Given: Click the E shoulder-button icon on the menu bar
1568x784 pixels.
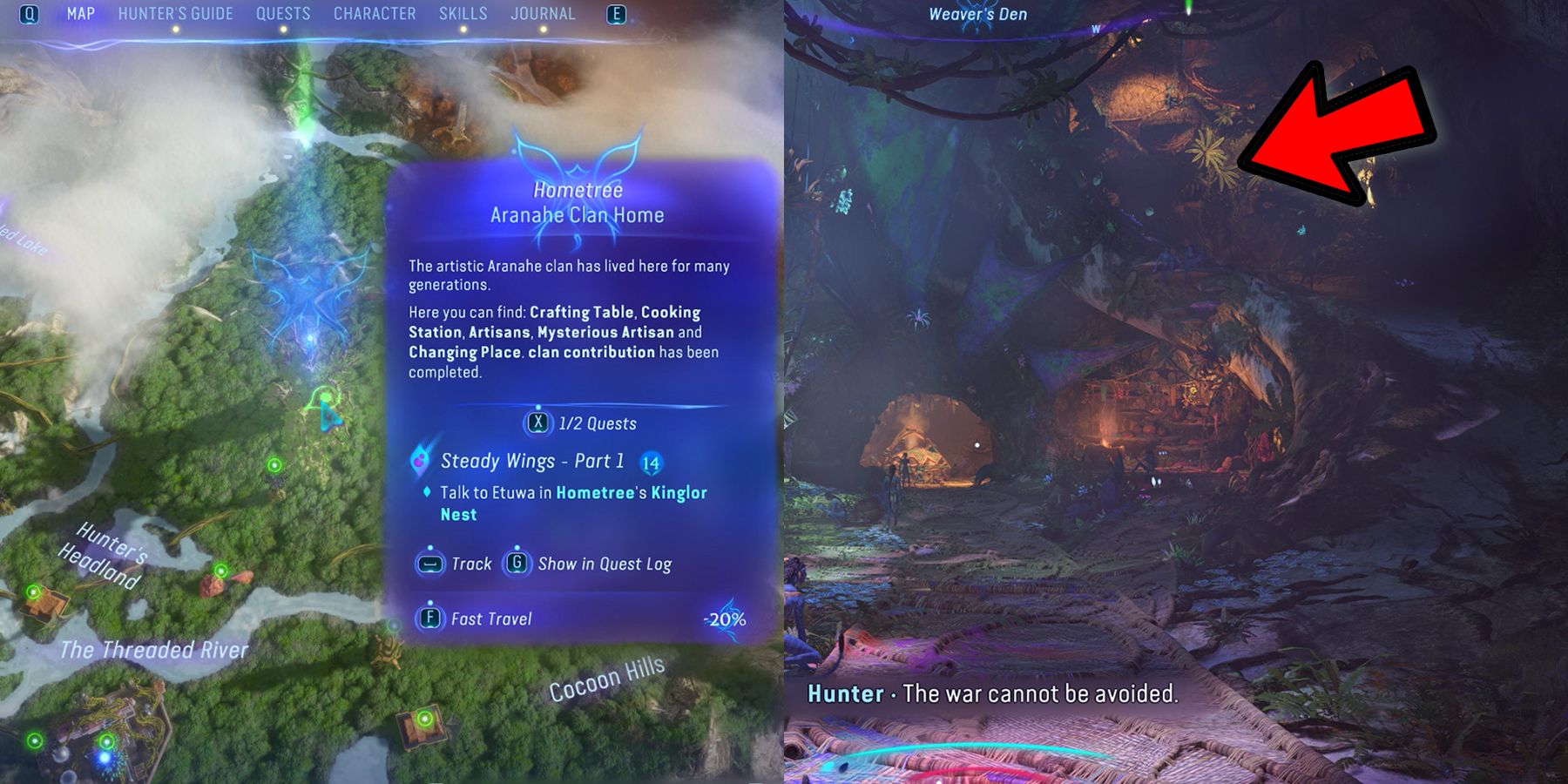Looking at the screenshot, I should [x=615, y=14].
